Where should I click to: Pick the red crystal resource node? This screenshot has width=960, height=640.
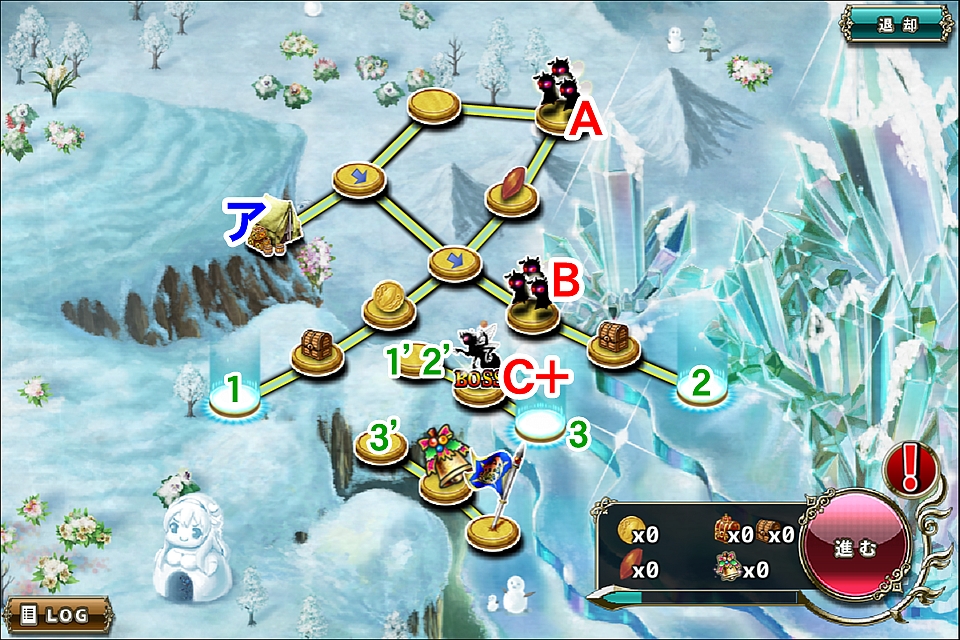(x=512, y=191)
